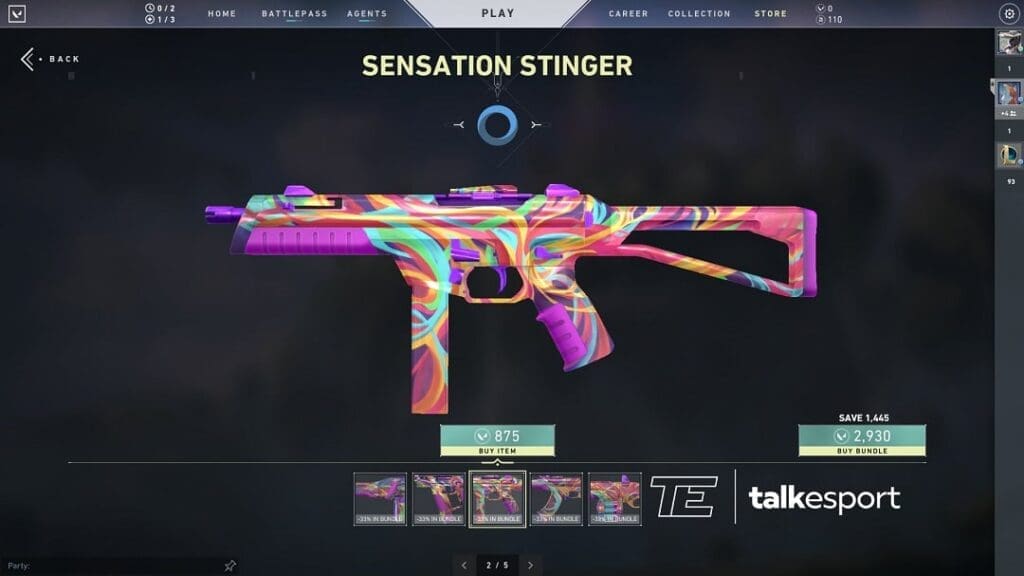1024x576 pixels.
Task: Buy the bundle for 2,930
Action: click(861, 440)
